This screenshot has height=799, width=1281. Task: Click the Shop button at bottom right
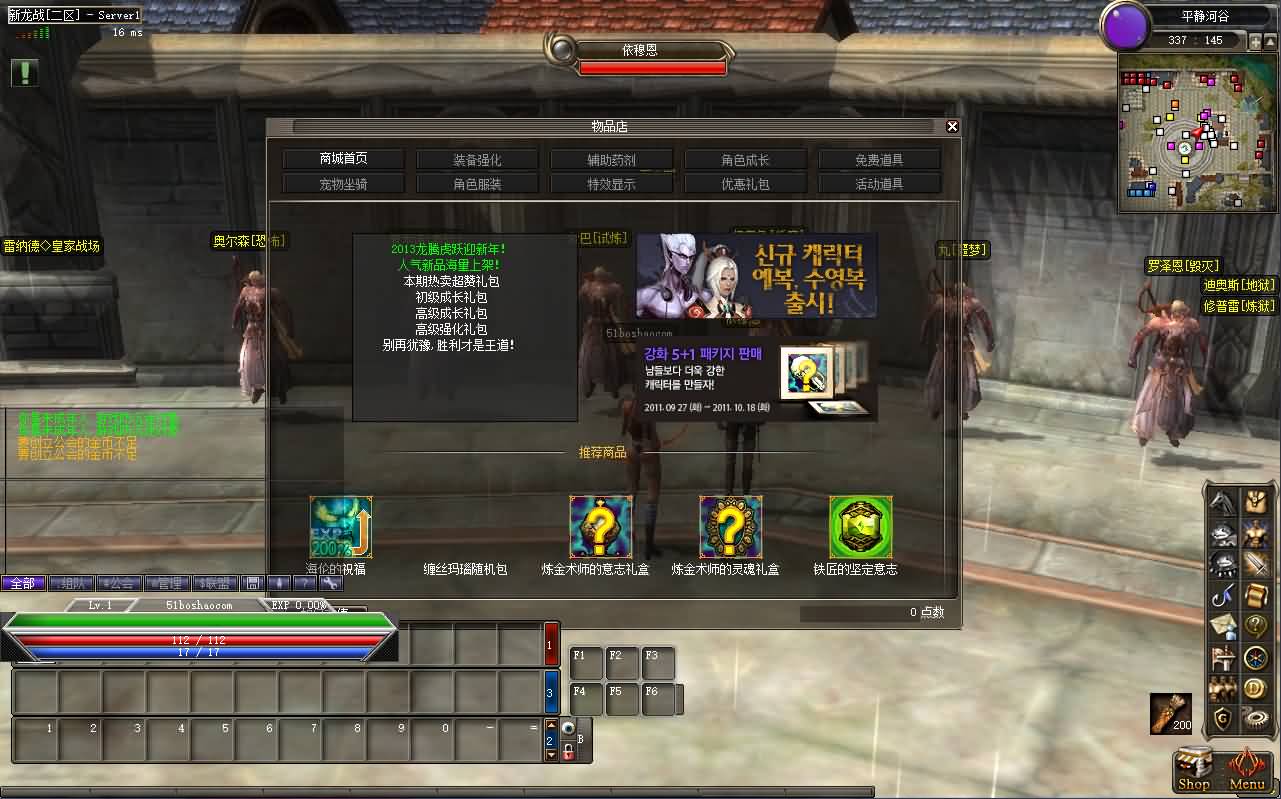[x=1193, y=770]
